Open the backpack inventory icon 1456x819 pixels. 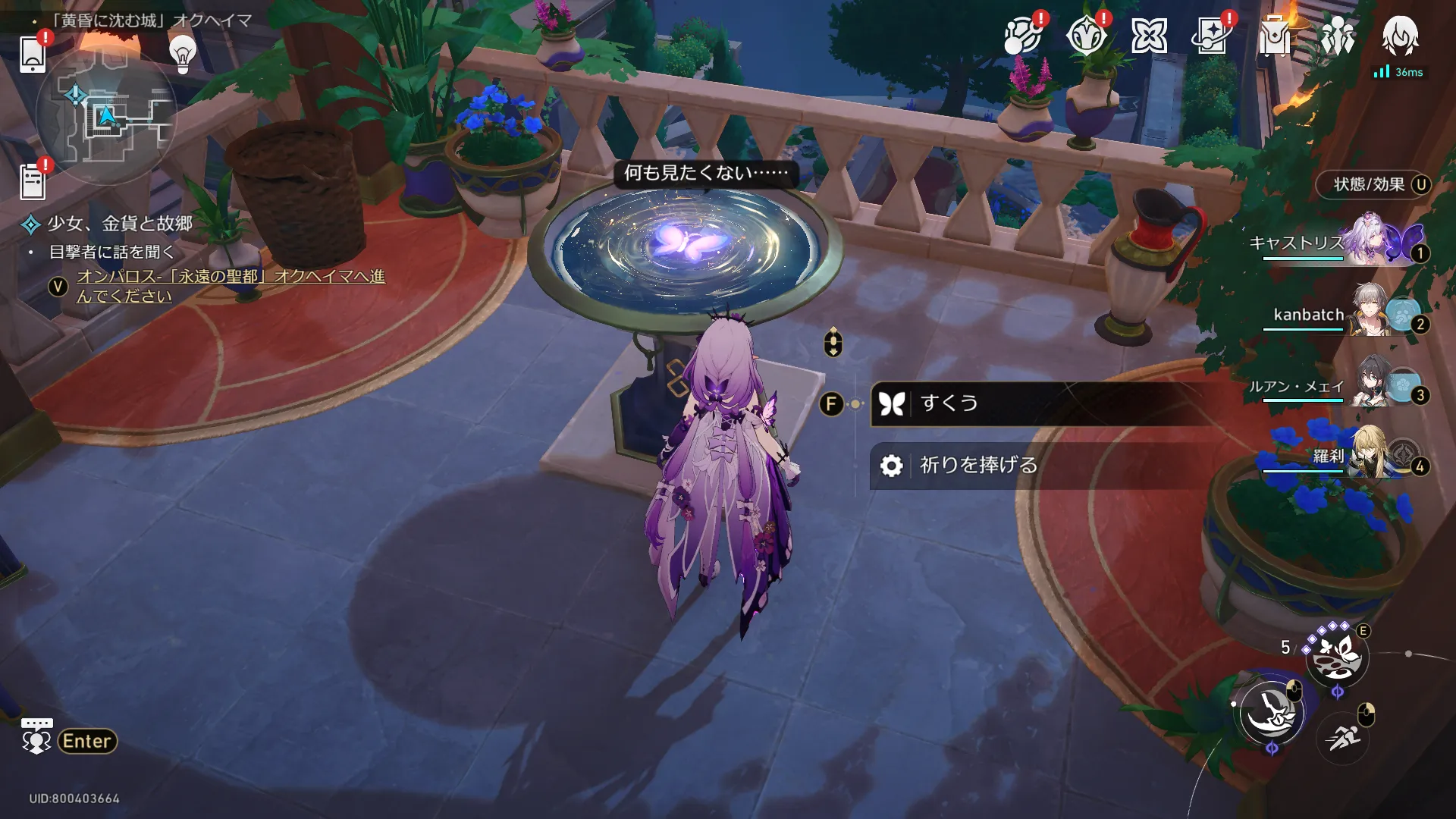[1274, 36]
